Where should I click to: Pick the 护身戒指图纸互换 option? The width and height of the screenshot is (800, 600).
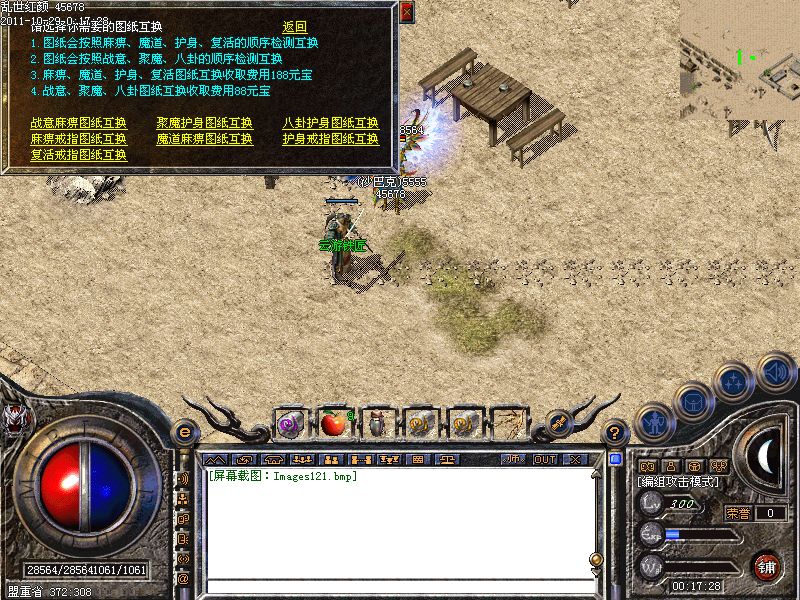pyautogui.click(x=330, y=139)
